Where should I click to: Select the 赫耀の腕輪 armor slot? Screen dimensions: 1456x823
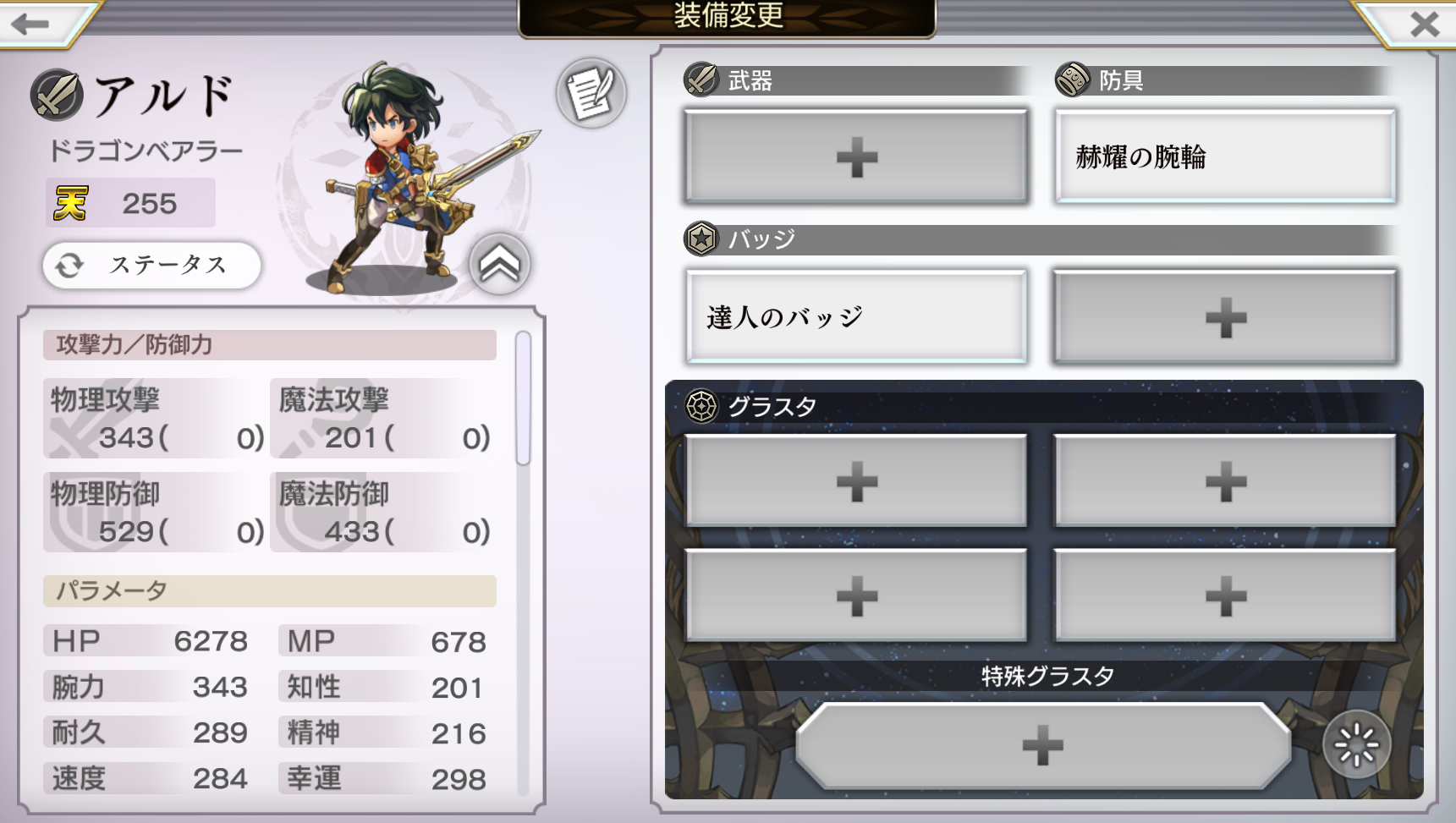[1225, 157]
